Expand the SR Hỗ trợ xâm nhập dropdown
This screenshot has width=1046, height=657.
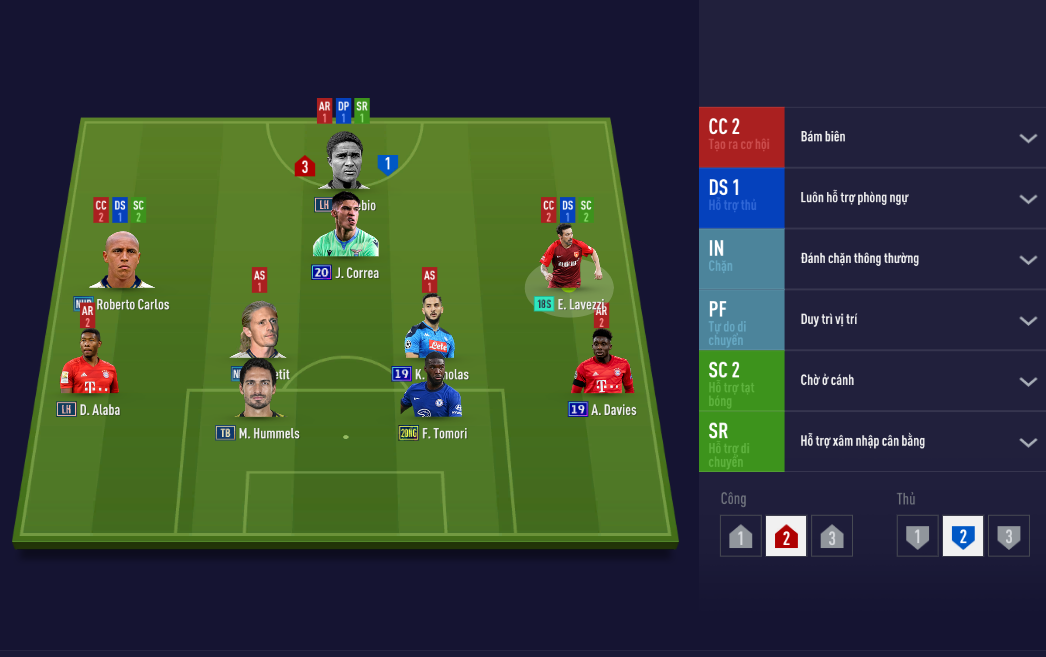(1027, 443)
